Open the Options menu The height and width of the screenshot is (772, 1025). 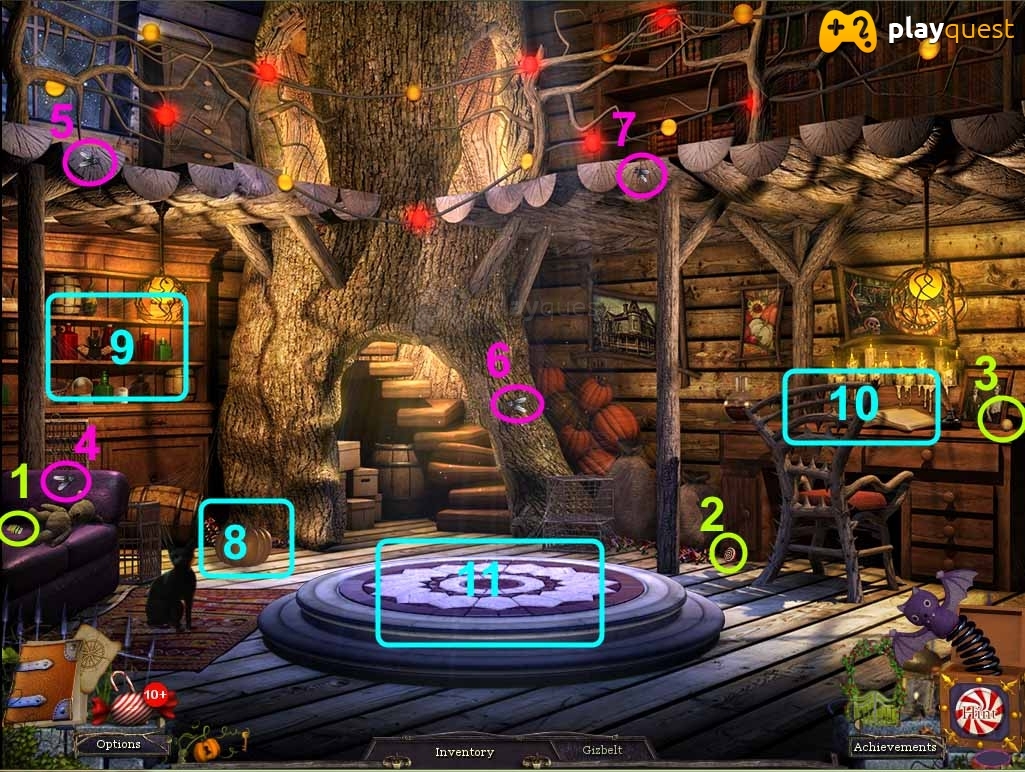[x=118, y=744]
